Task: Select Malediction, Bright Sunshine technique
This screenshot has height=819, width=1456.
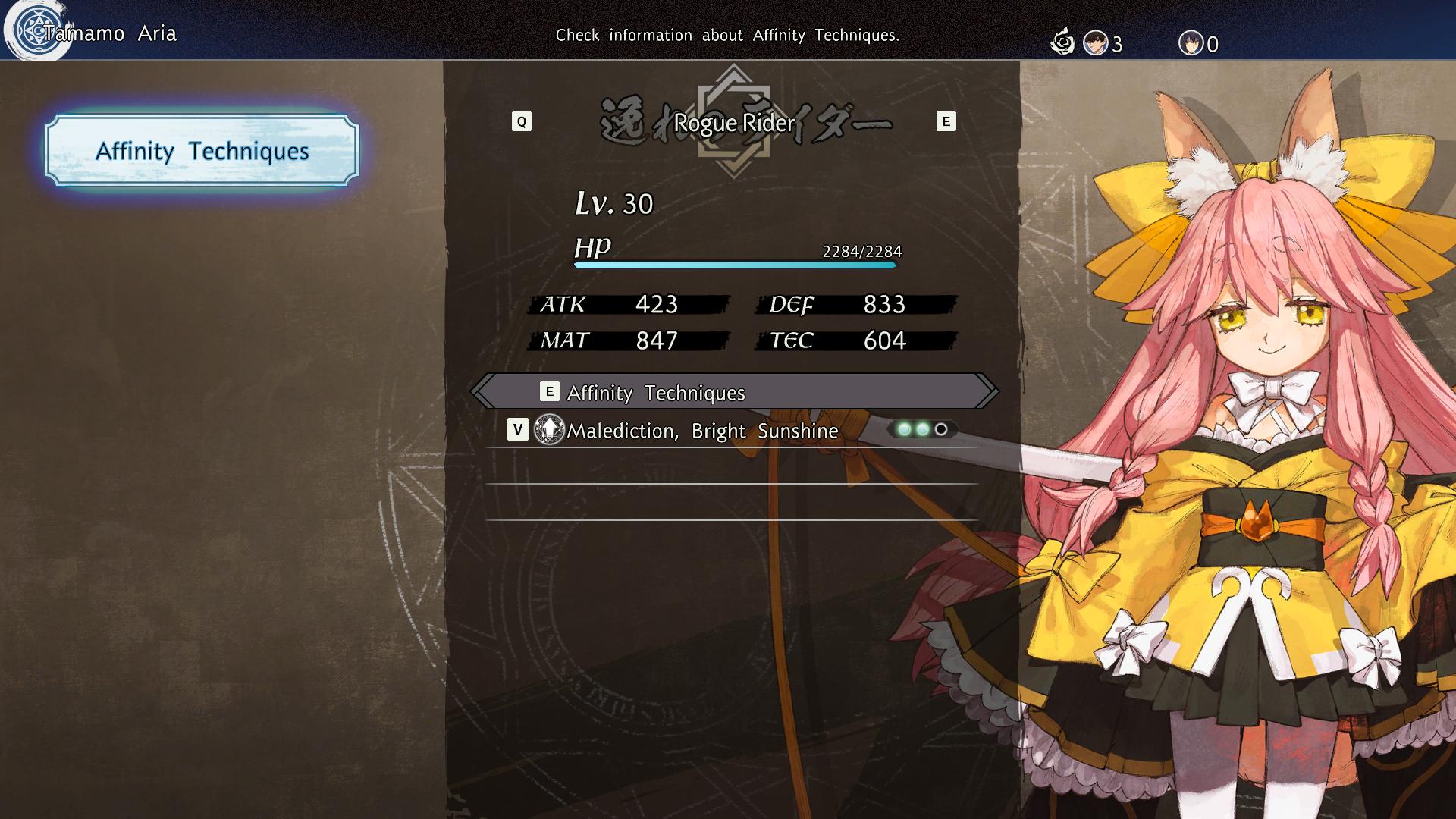Action: pos(702,431)
